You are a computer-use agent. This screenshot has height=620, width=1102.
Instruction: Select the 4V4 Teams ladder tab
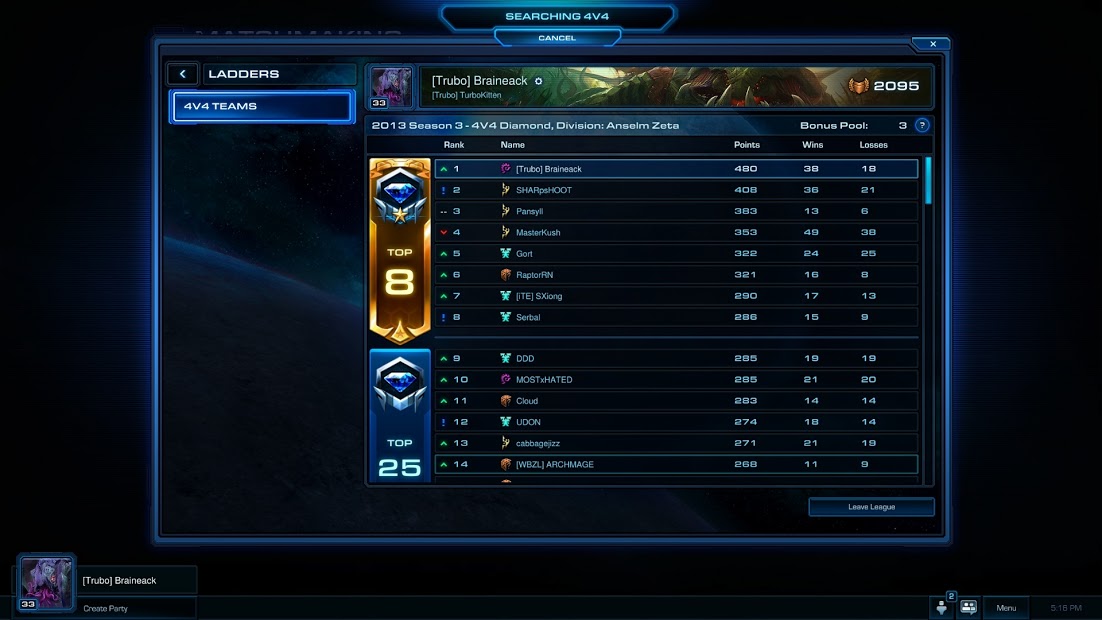262,106
